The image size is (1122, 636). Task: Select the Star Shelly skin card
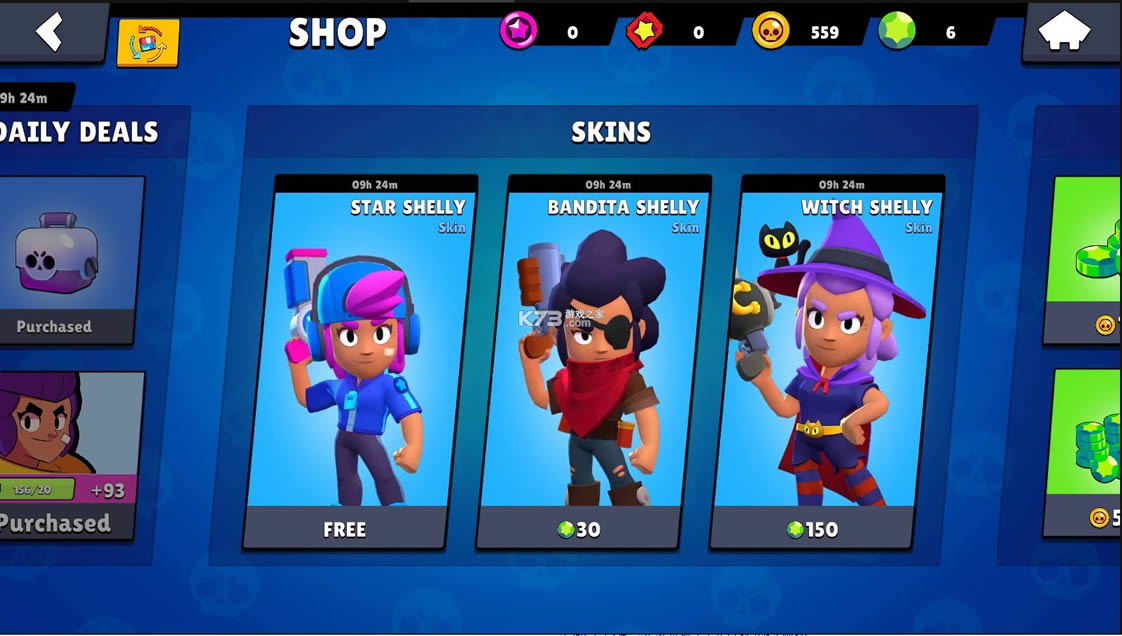[x=360, y=350]
